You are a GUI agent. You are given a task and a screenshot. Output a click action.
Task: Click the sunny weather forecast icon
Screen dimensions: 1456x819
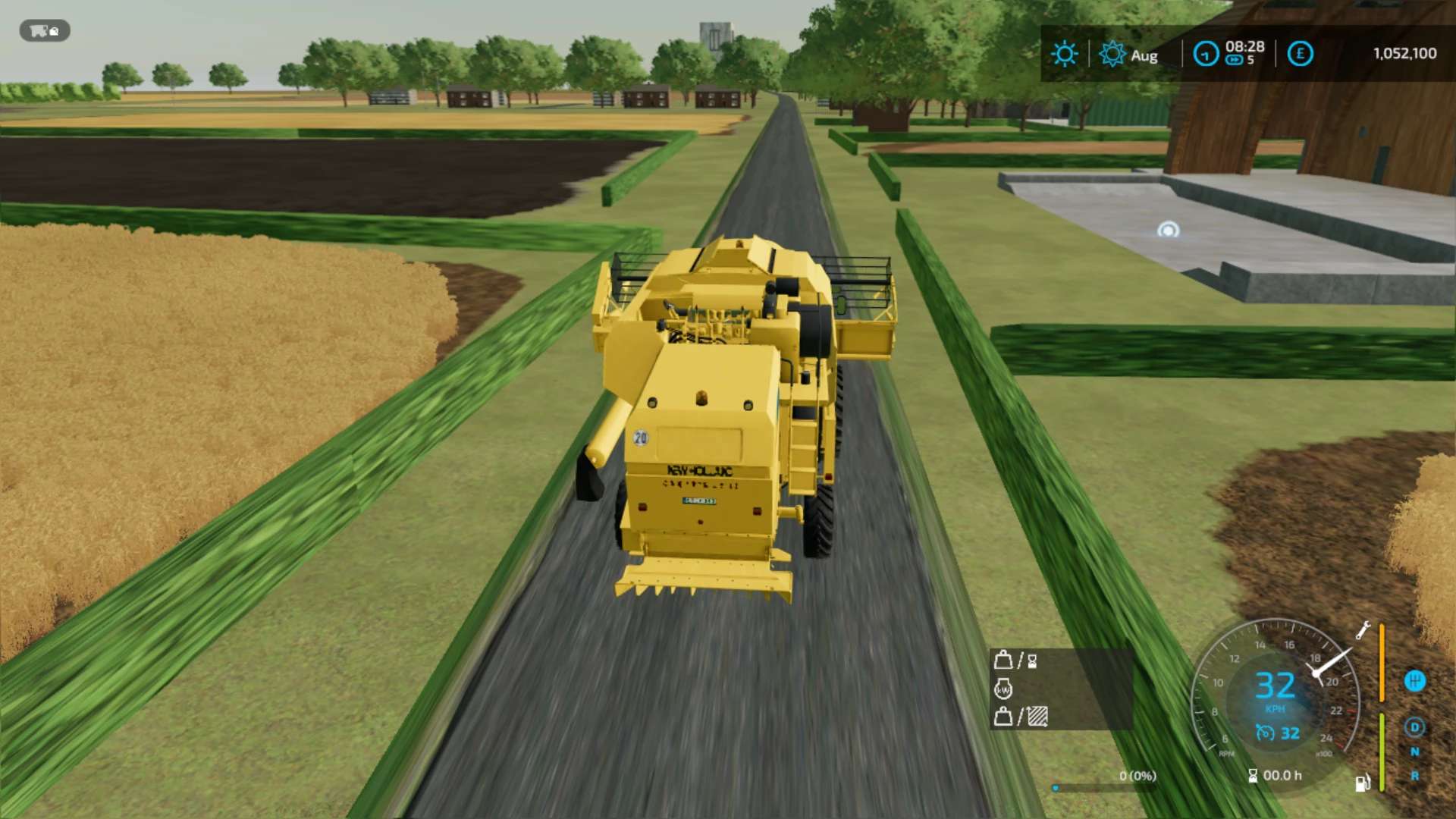1064,54
